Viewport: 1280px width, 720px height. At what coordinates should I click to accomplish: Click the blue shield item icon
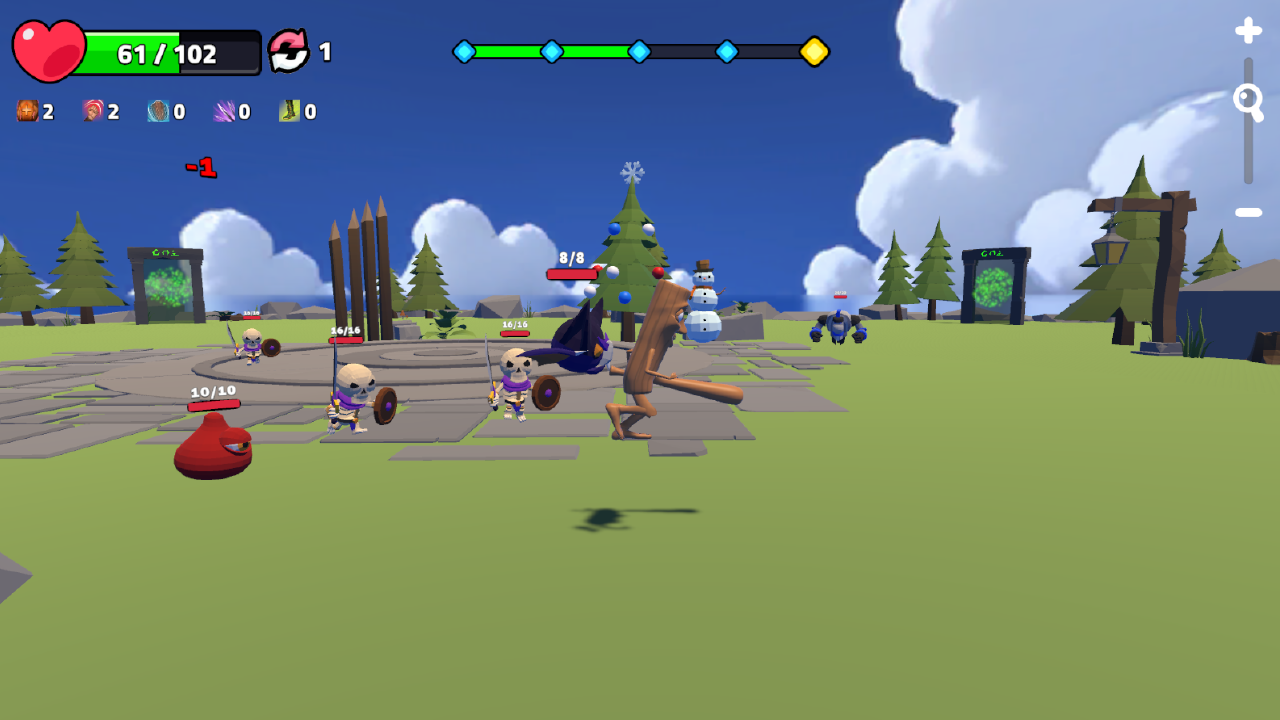(156, 111)
